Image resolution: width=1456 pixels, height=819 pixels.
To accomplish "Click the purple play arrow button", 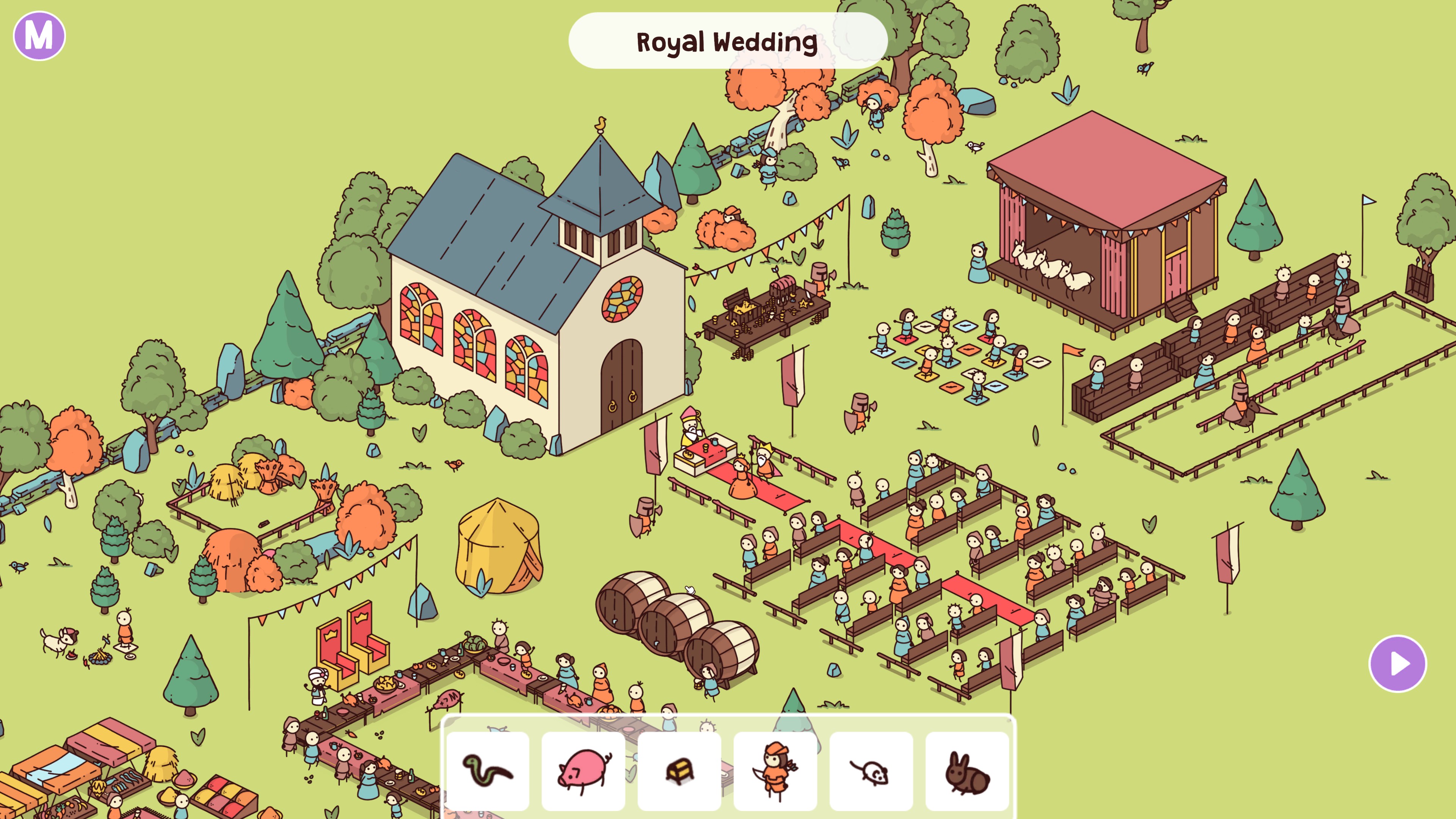I will click(x=1397, y=664).
